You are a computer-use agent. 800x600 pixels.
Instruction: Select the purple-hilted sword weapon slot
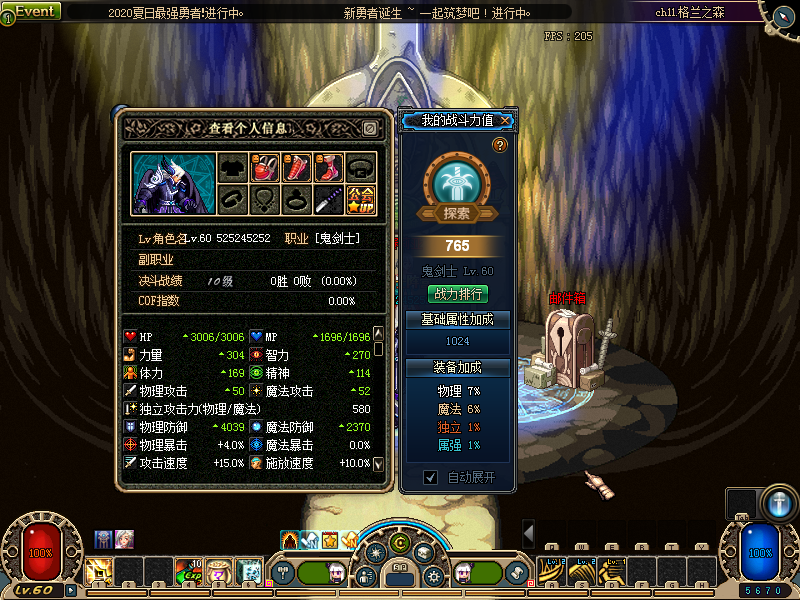click(329, 200)
